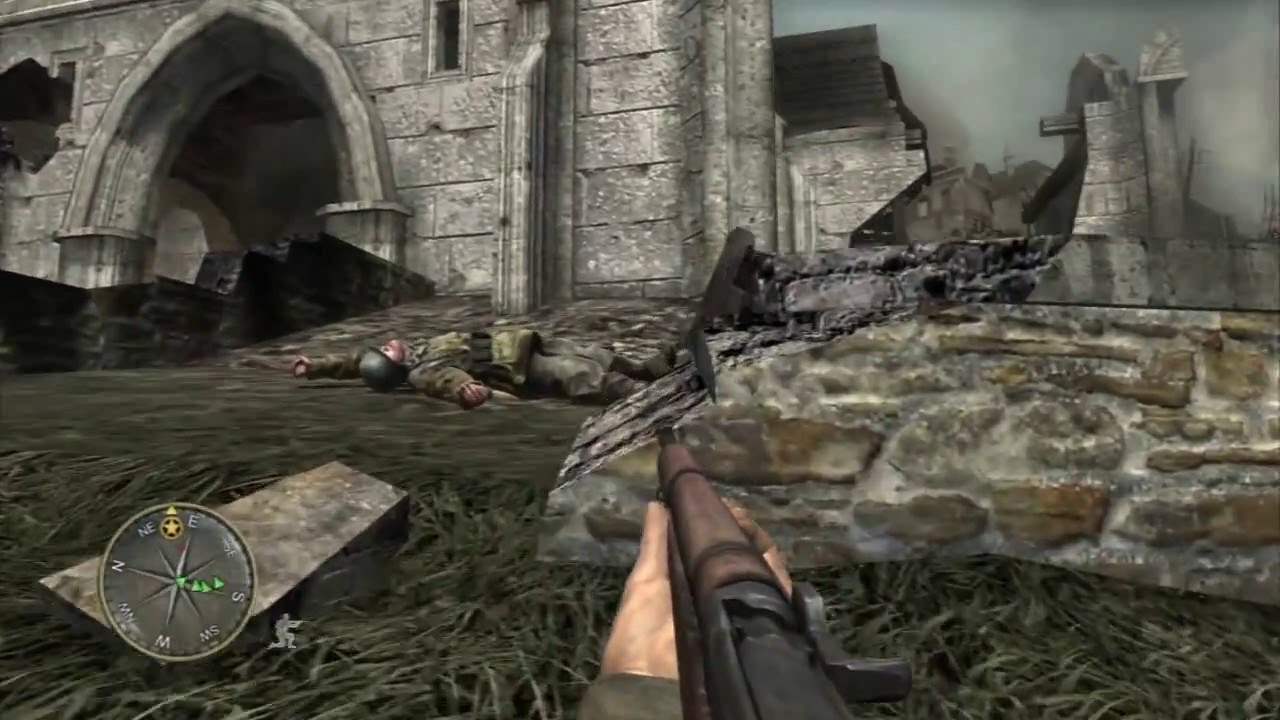This screenshot has height=720, width=1280.
Task: Click the SW marking on the compass rim
Action: tap(209, 631)
